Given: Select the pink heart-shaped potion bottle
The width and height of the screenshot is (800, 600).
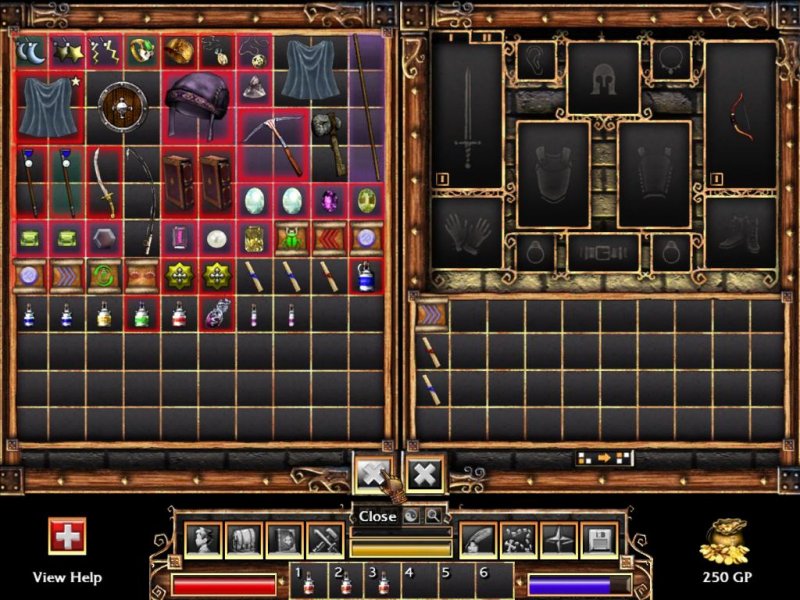Looking at the screenshot, I should pyautogui.click(x=217, y=314).
